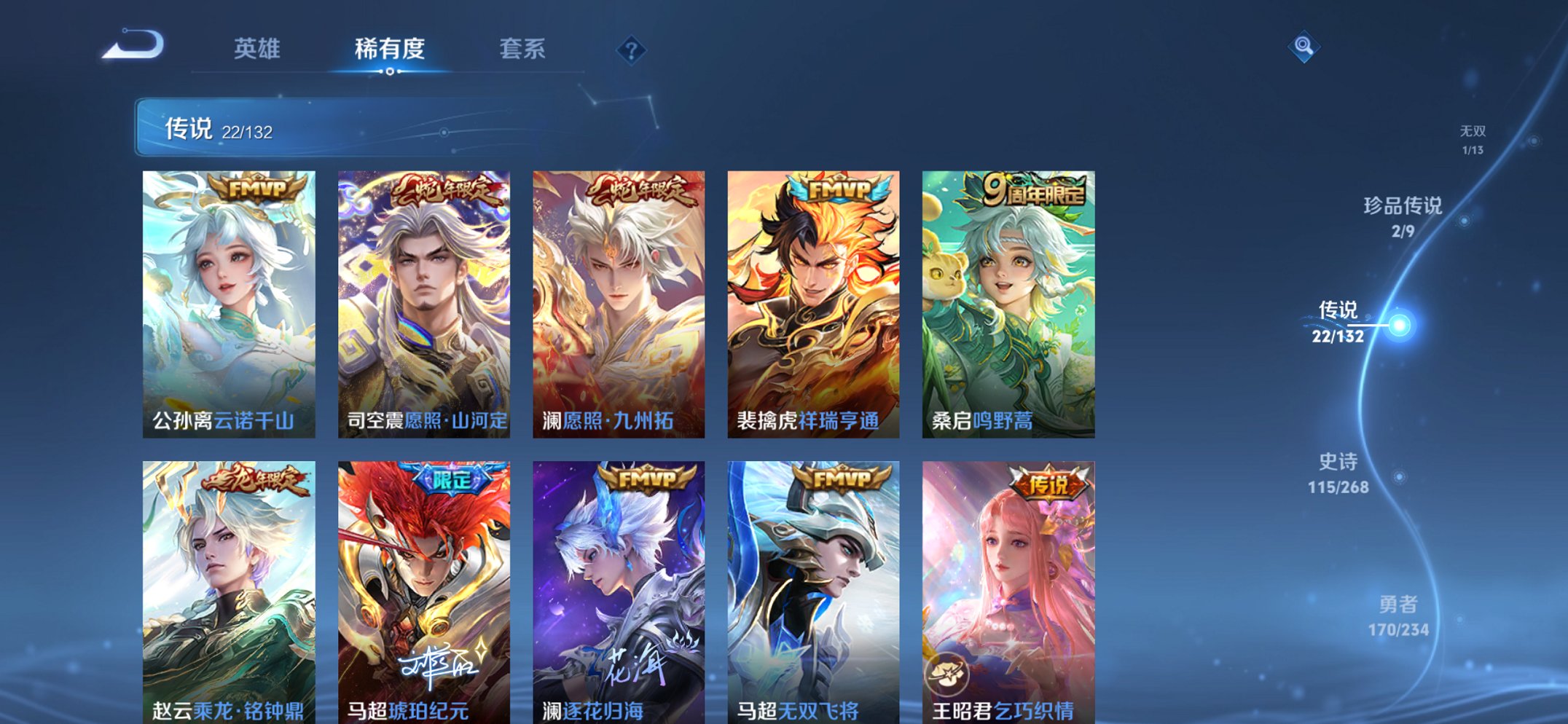Switch to the 套系 tab

tap(523, 50)
